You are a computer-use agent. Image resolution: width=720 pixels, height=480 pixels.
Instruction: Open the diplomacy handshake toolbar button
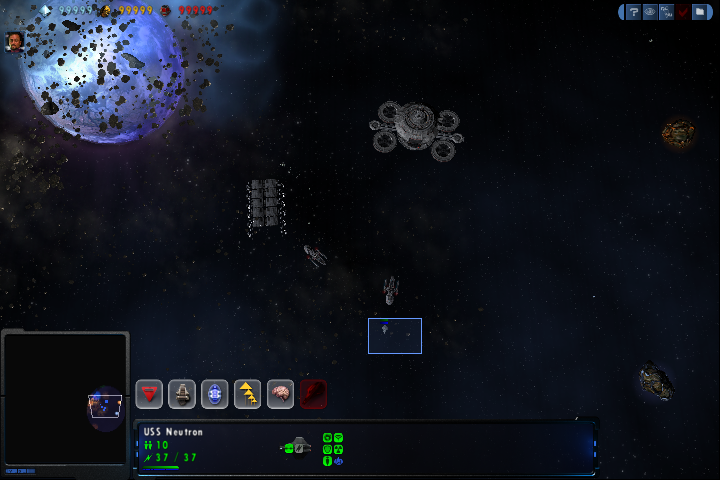pos(666,12)
